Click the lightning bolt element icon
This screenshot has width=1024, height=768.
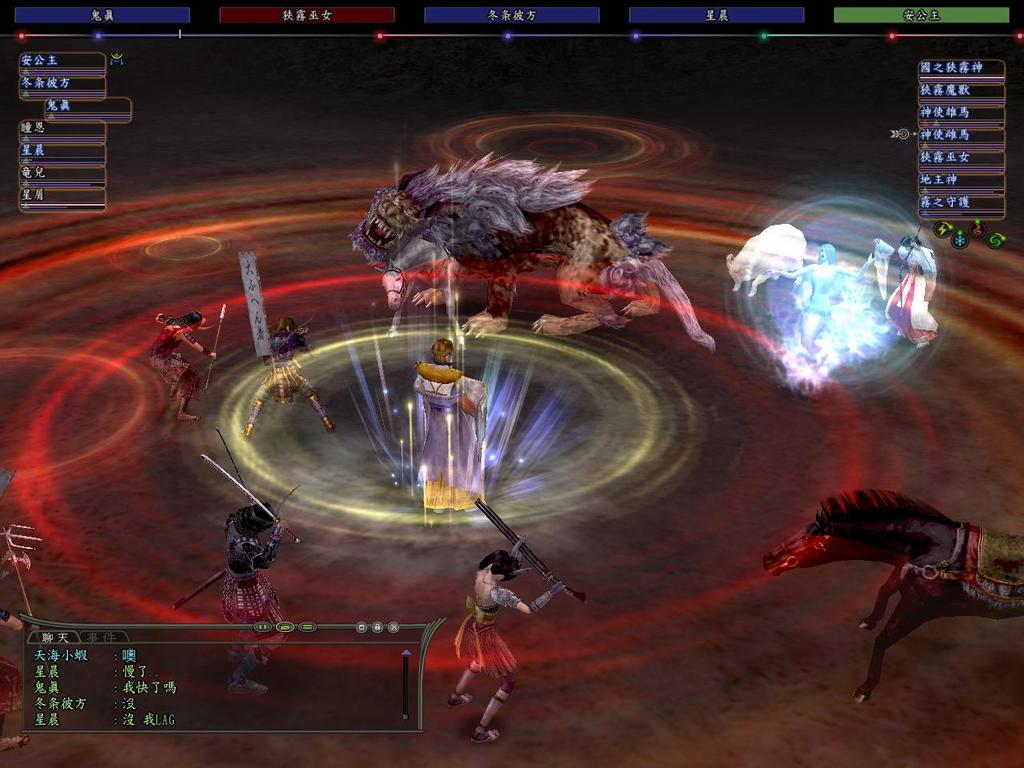[942, 229]
